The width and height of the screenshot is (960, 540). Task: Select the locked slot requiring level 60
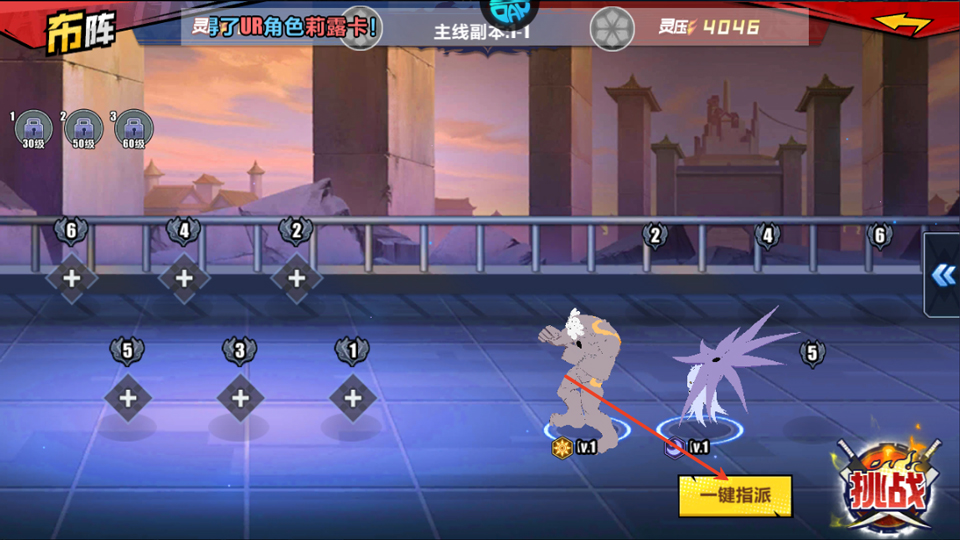tap(134, 129)
